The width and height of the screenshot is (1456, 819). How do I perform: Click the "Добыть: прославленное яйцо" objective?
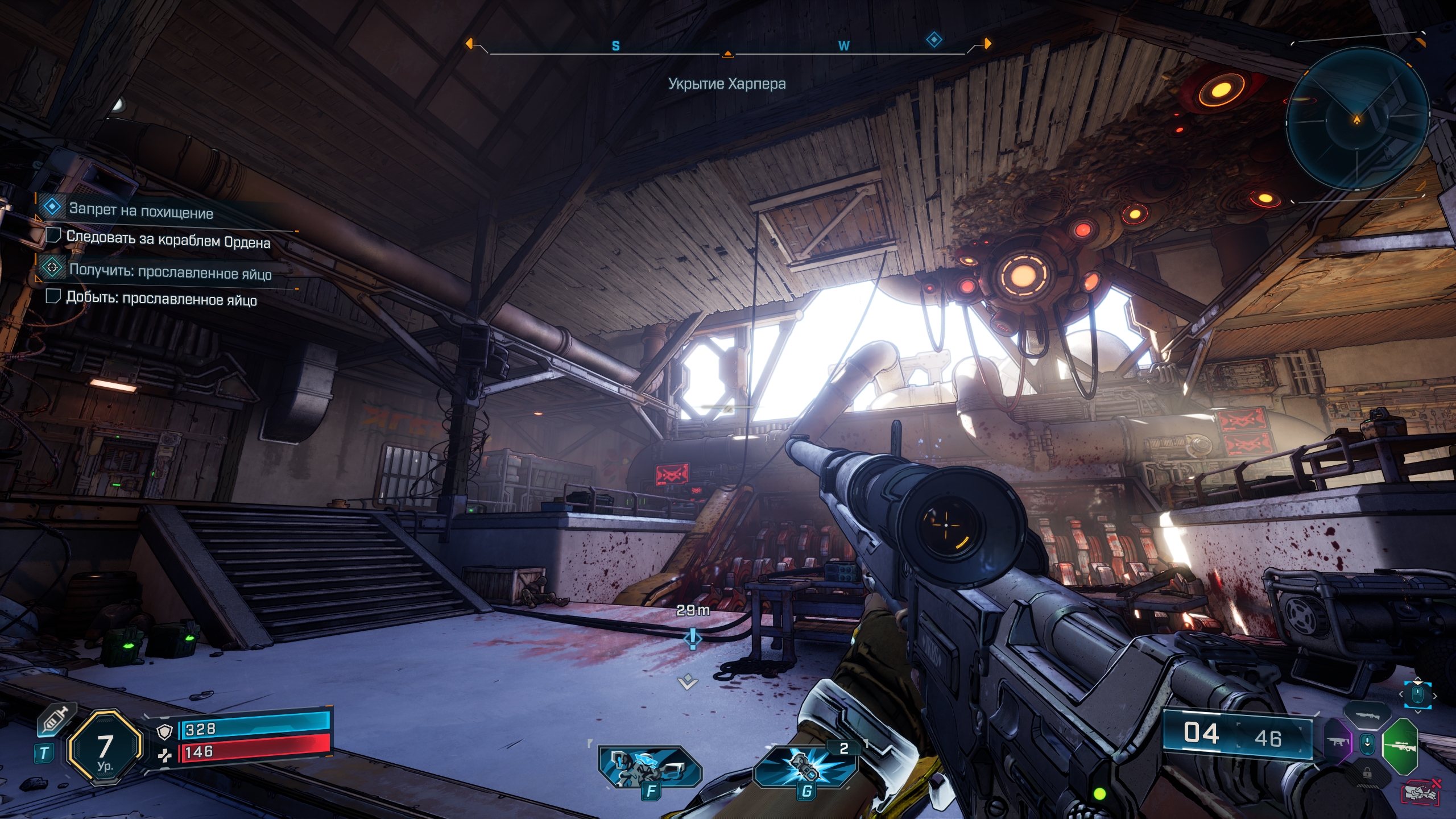162,299
